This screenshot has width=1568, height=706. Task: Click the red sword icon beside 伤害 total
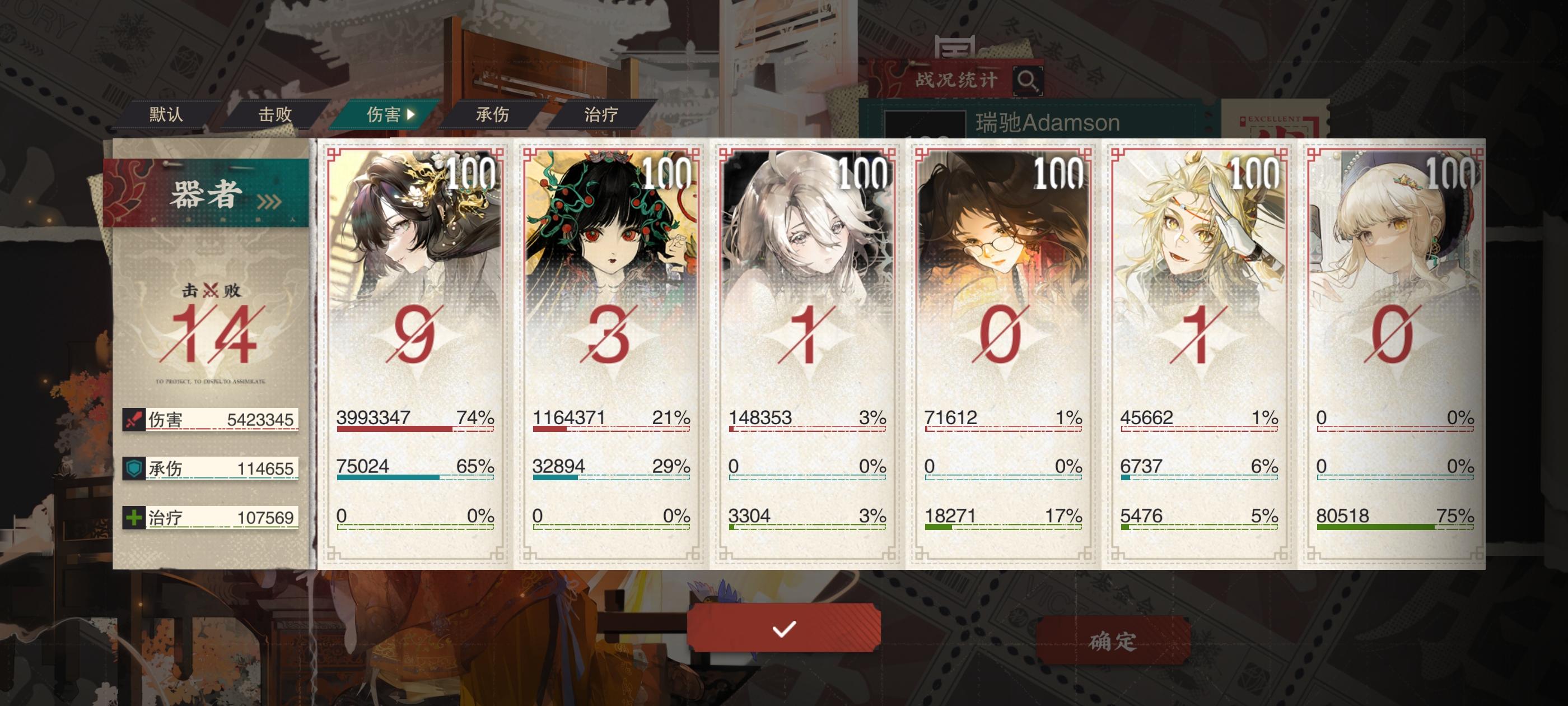click(135, 421)
